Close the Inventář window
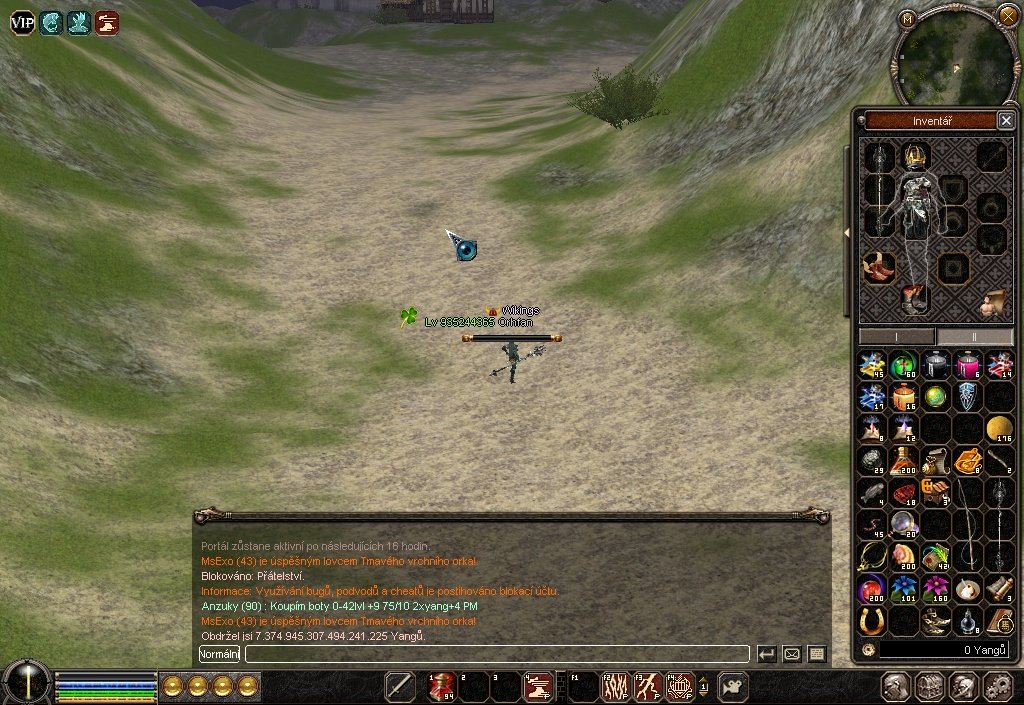 pos(1005,121)
